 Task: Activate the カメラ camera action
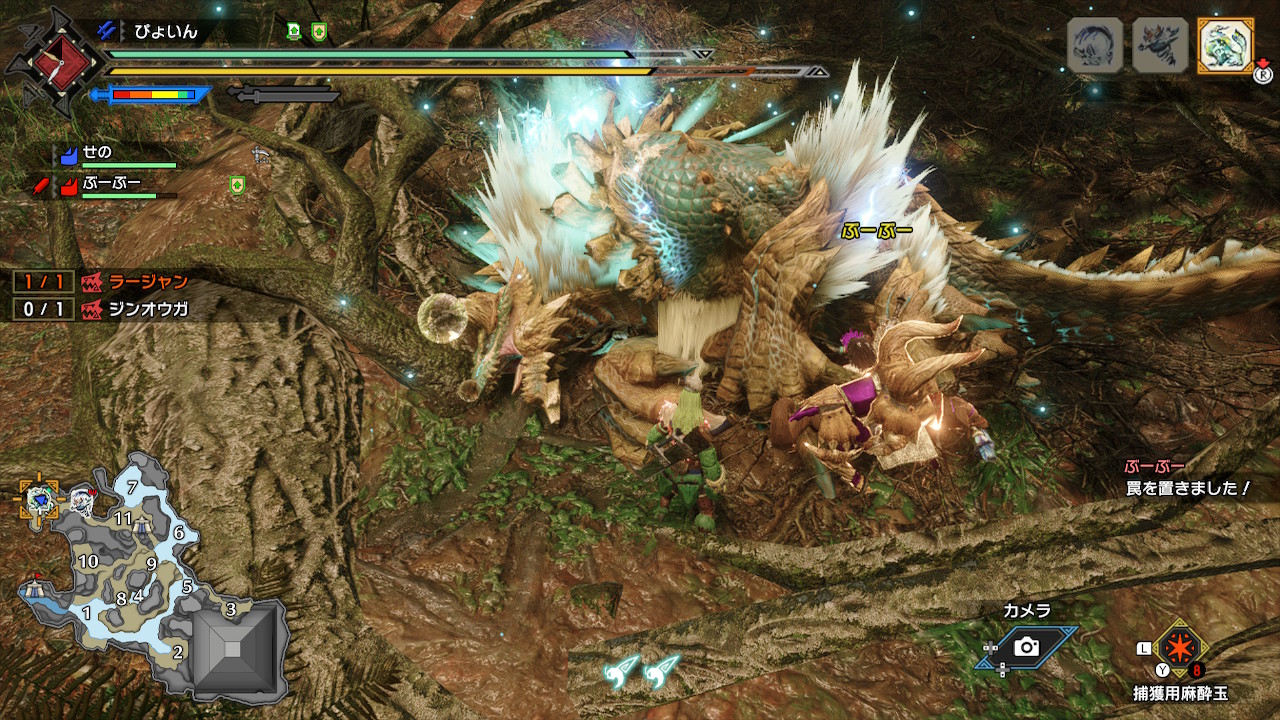(x=1027, y=647)
